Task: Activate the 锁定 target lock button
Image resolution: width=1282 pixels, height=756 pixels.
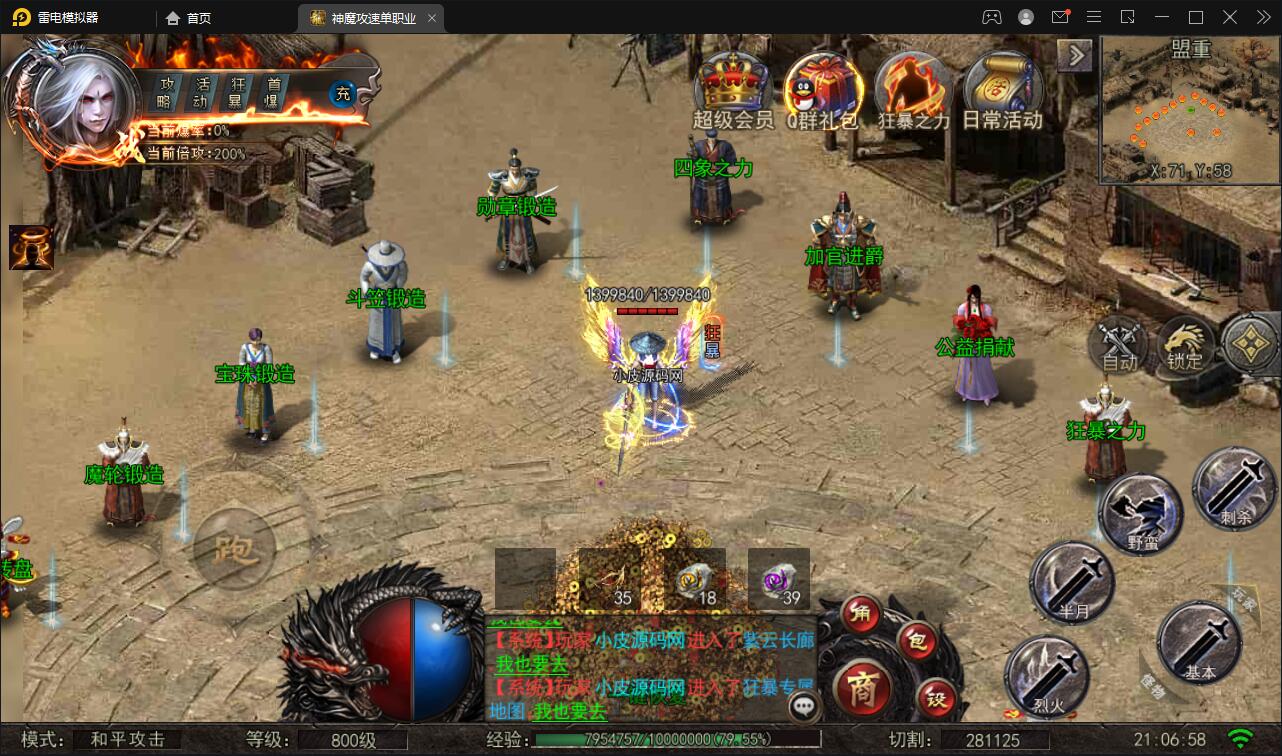Action: point(1186,345)
